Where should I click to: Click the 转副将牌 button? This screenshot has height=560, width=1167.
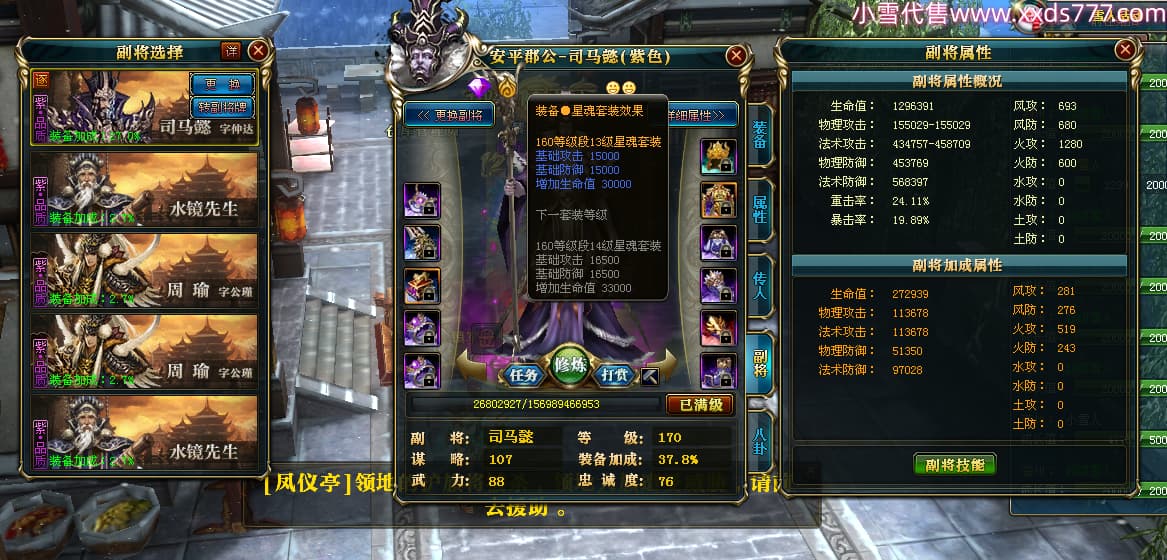(222, 105)
